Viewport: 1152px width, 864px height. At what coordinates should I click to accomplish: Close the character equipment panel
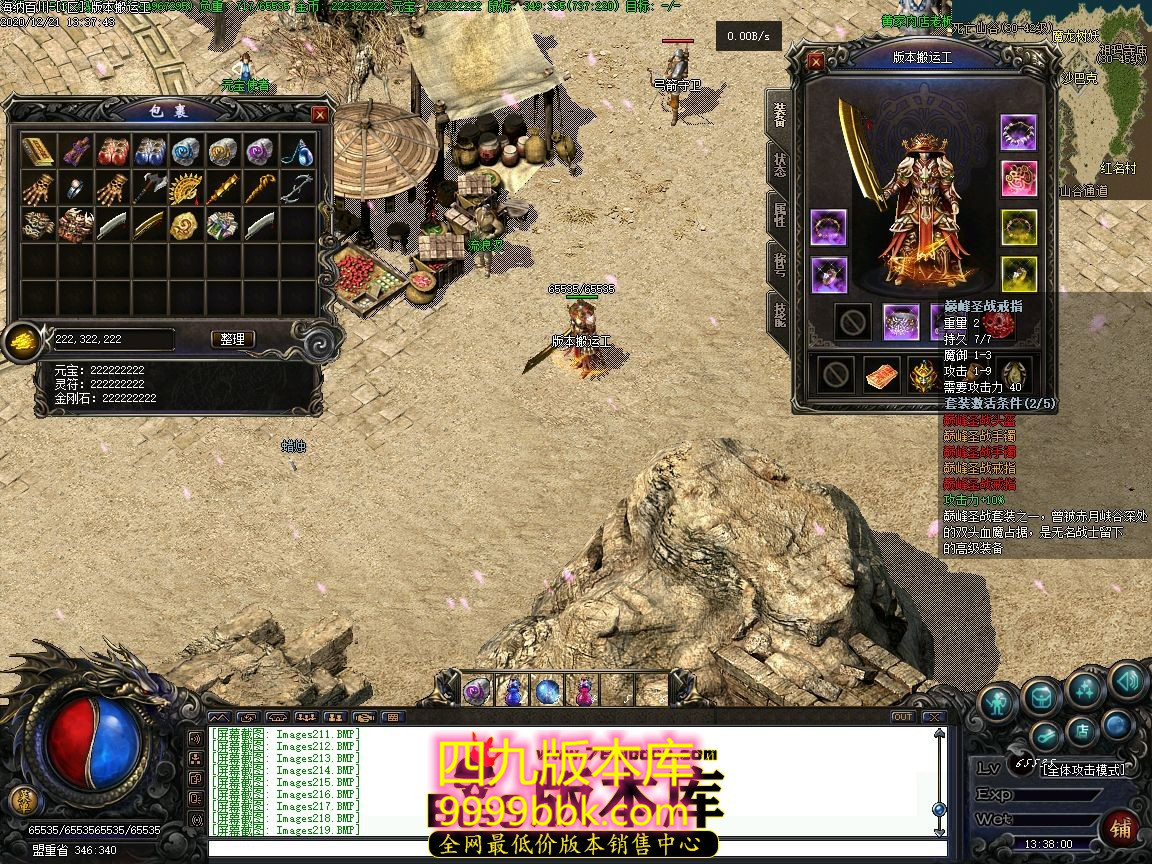click(816, 62)
